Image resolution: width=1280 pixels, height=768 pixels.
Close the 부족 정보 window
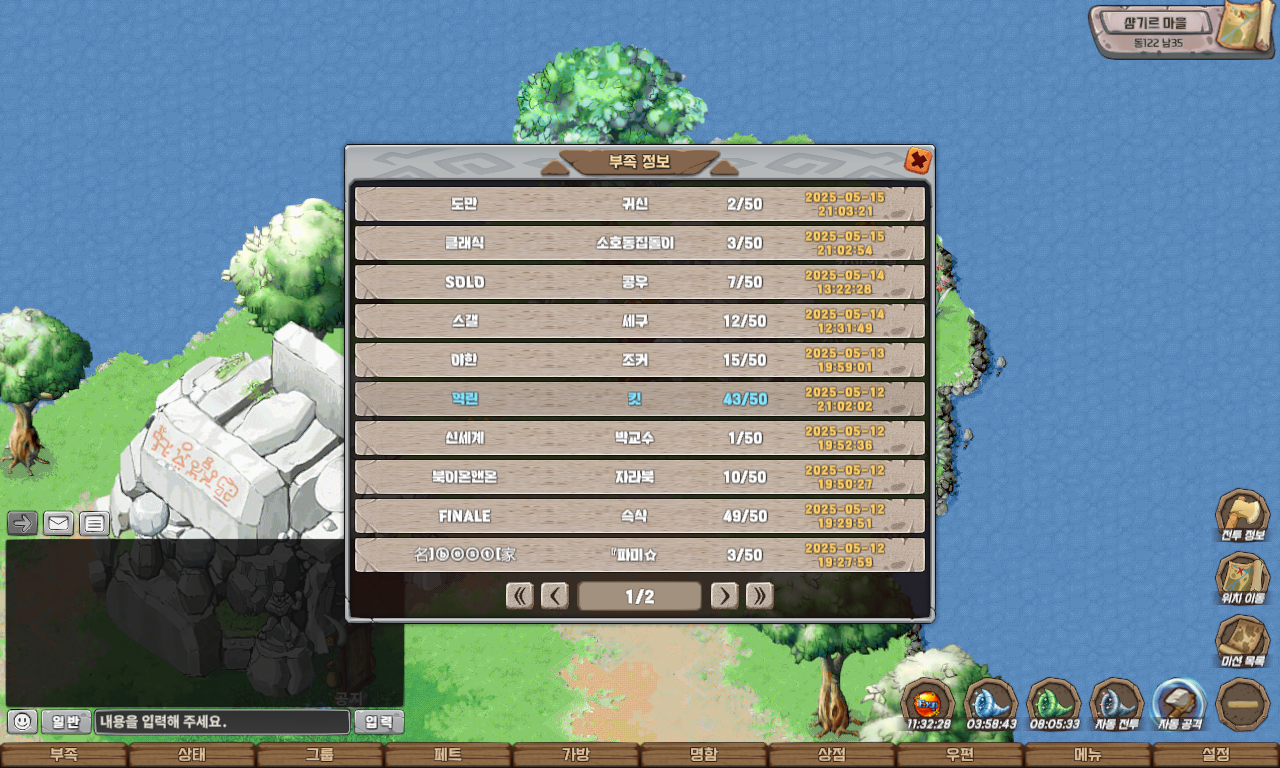point(918,160)
